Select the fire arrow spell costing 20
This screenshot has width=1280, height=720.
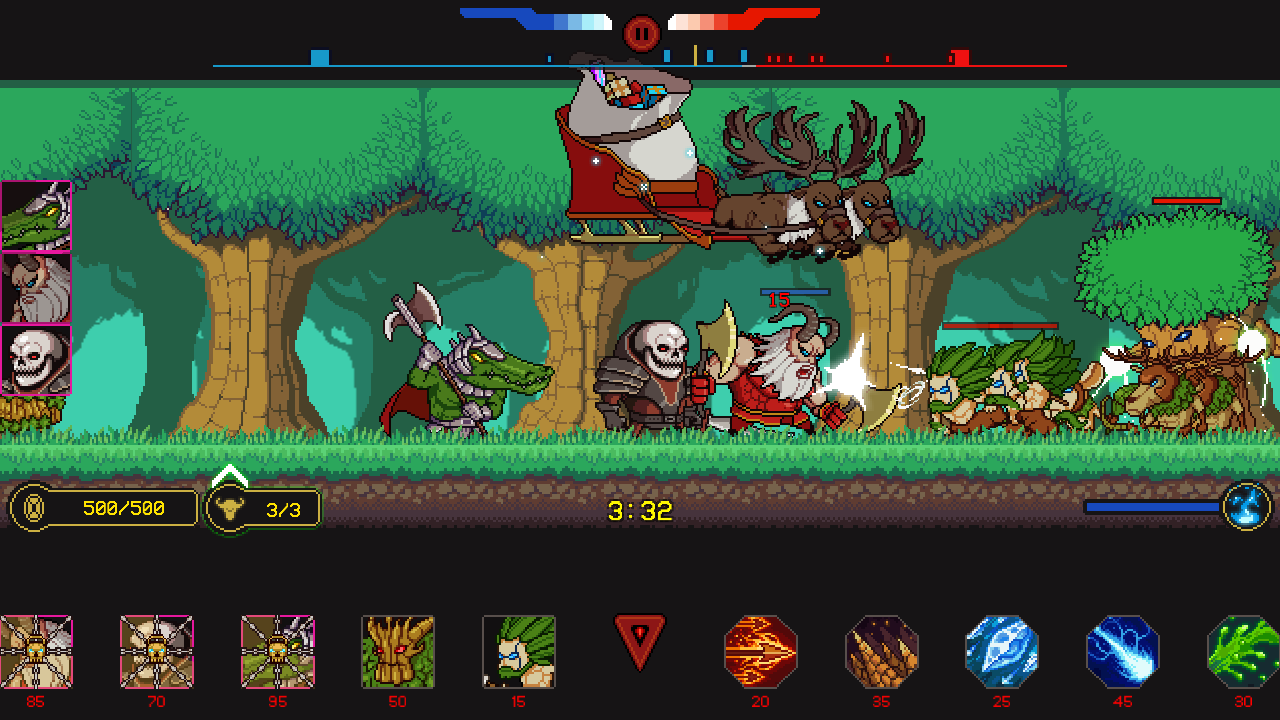(760, 651)
